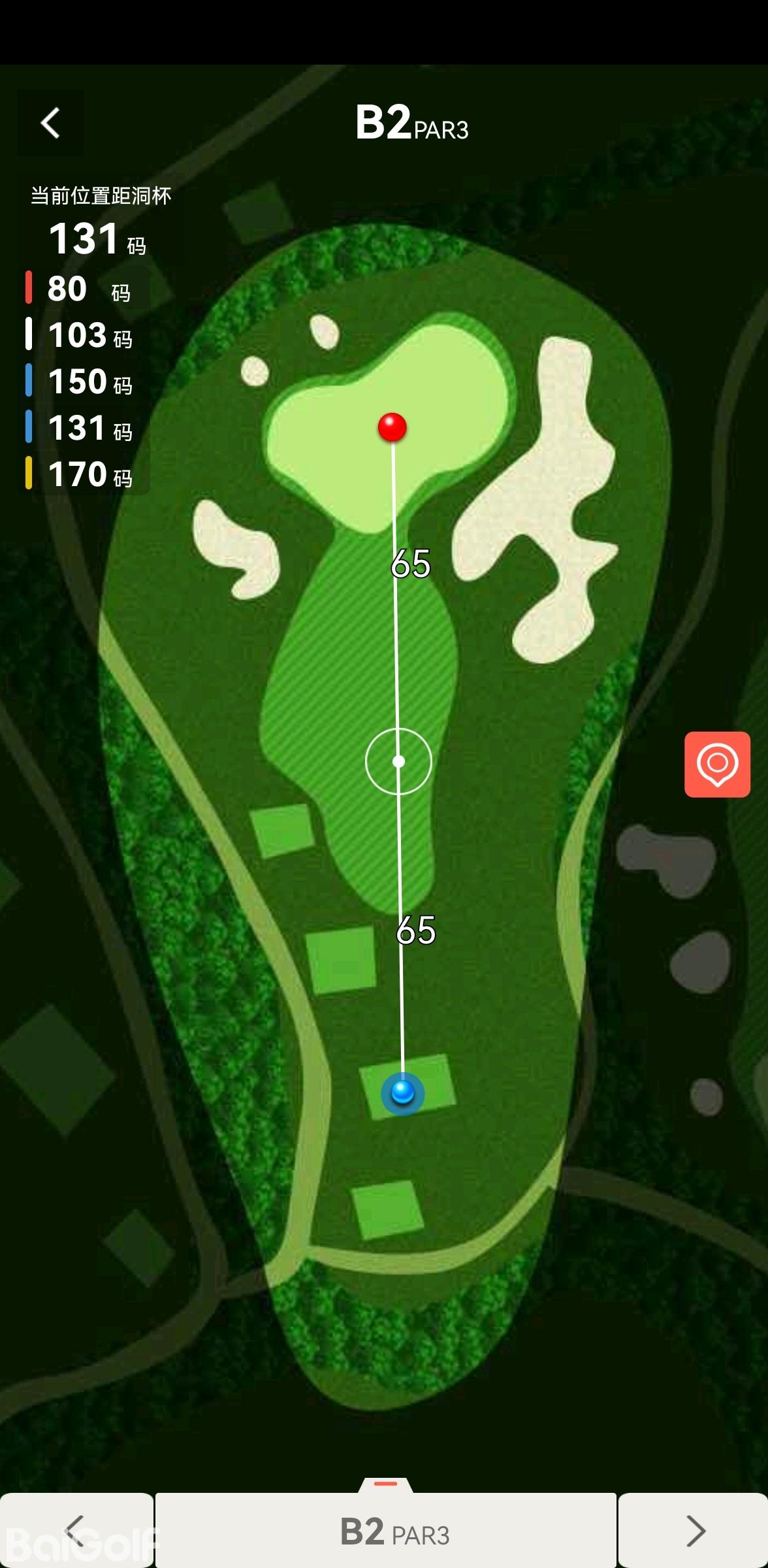Go back using the top-left arrow
This screenshot has width=768, height=1568.
tap(50, 123)
